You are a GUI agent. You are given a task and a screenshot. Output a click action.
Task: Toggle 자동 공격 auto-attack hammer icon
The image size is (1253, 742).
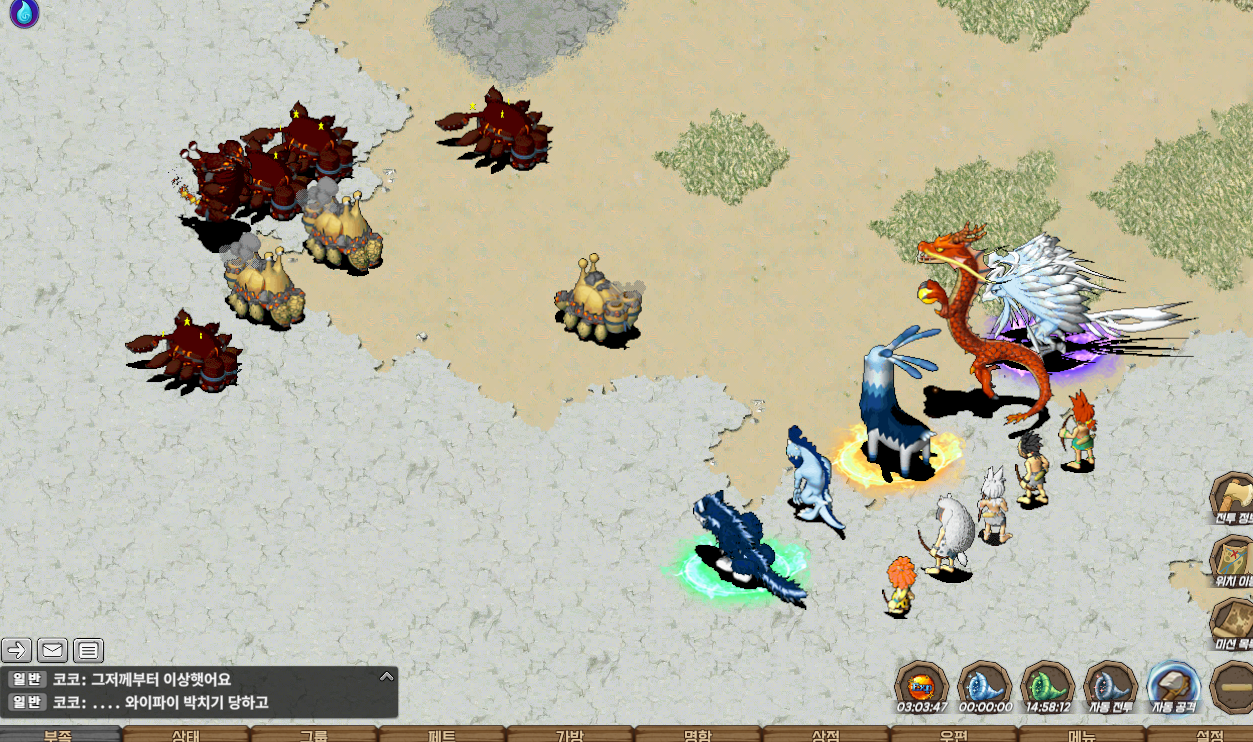tap(1173, 687)
